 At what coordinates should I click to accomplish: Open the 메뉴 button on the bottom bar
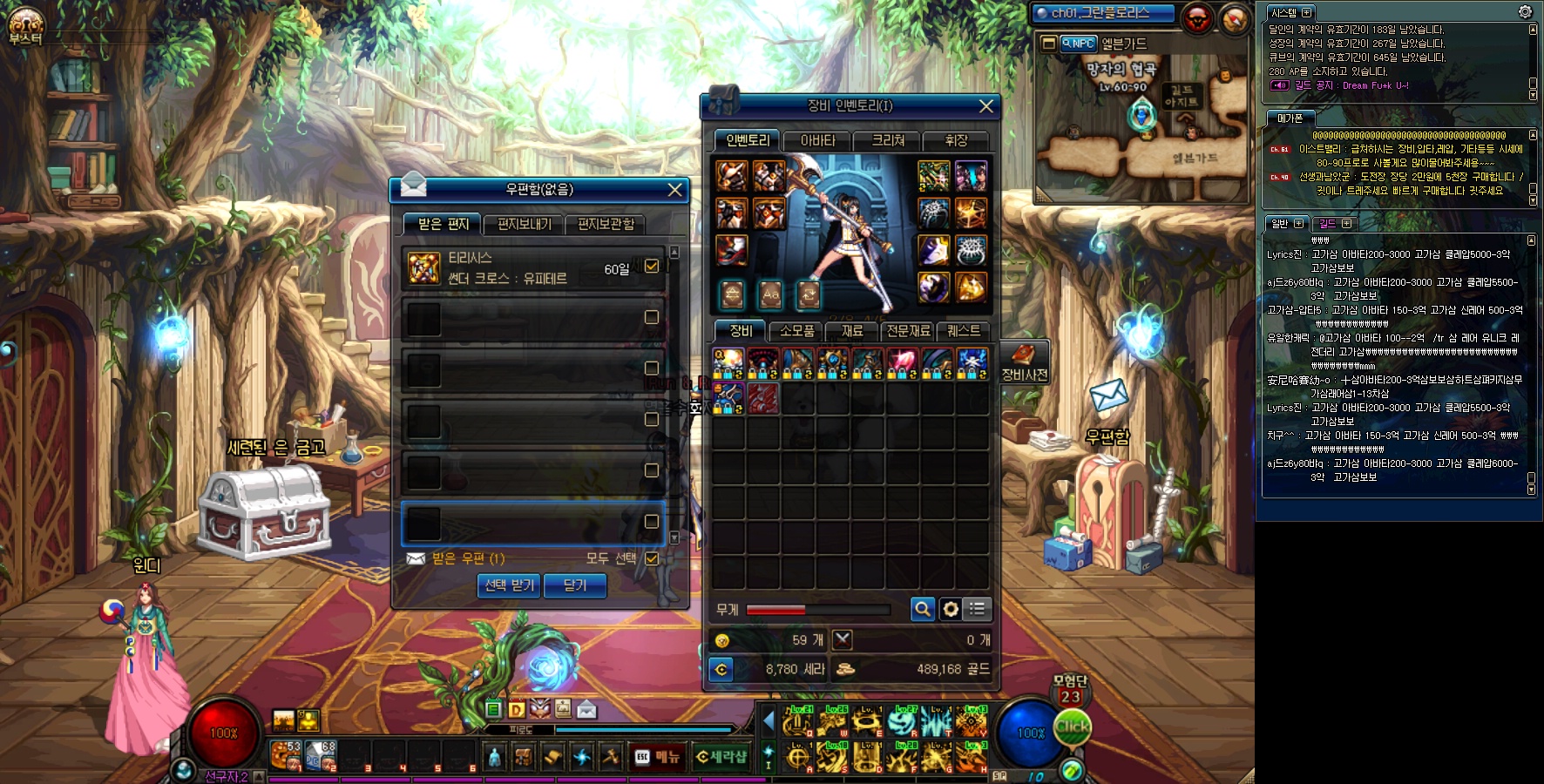(x=658, y=757)
